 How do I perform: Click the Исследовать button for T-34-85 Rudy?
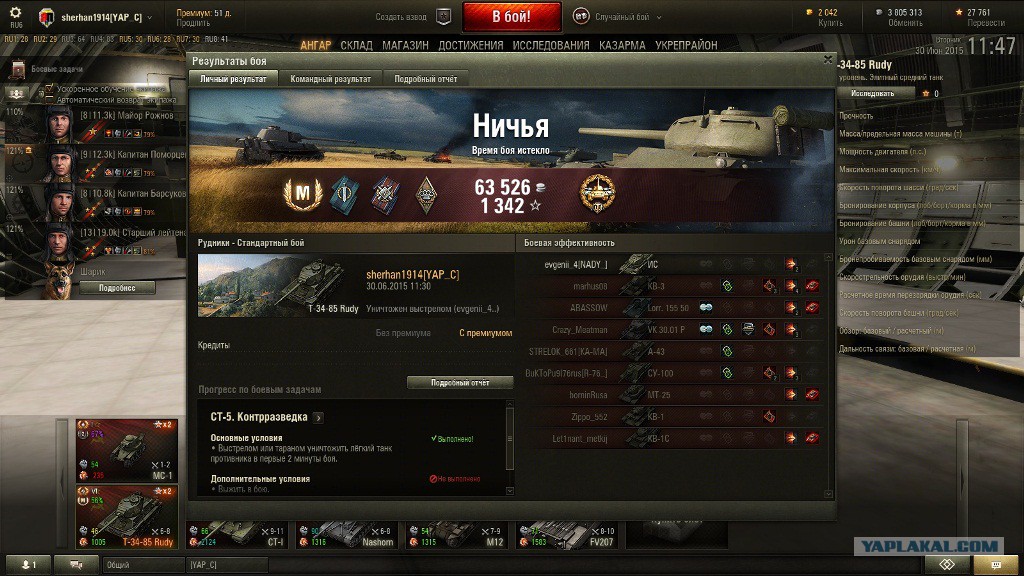(875, 93)
